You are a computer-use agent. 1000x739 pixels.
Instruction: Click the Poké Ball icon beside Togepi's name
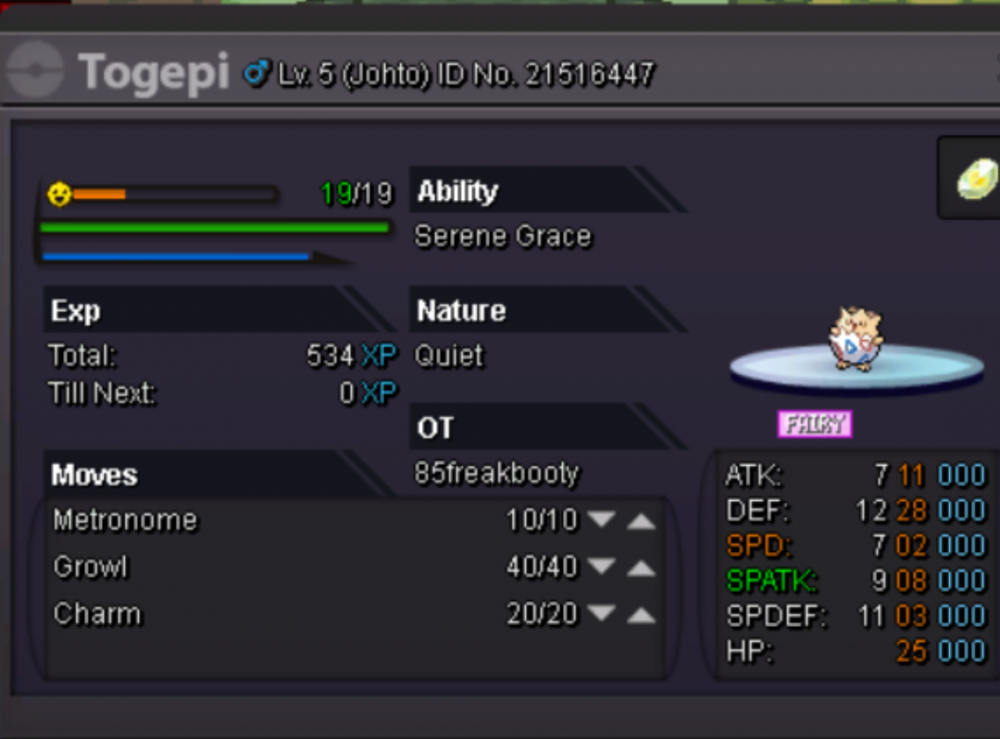point(35,73)
